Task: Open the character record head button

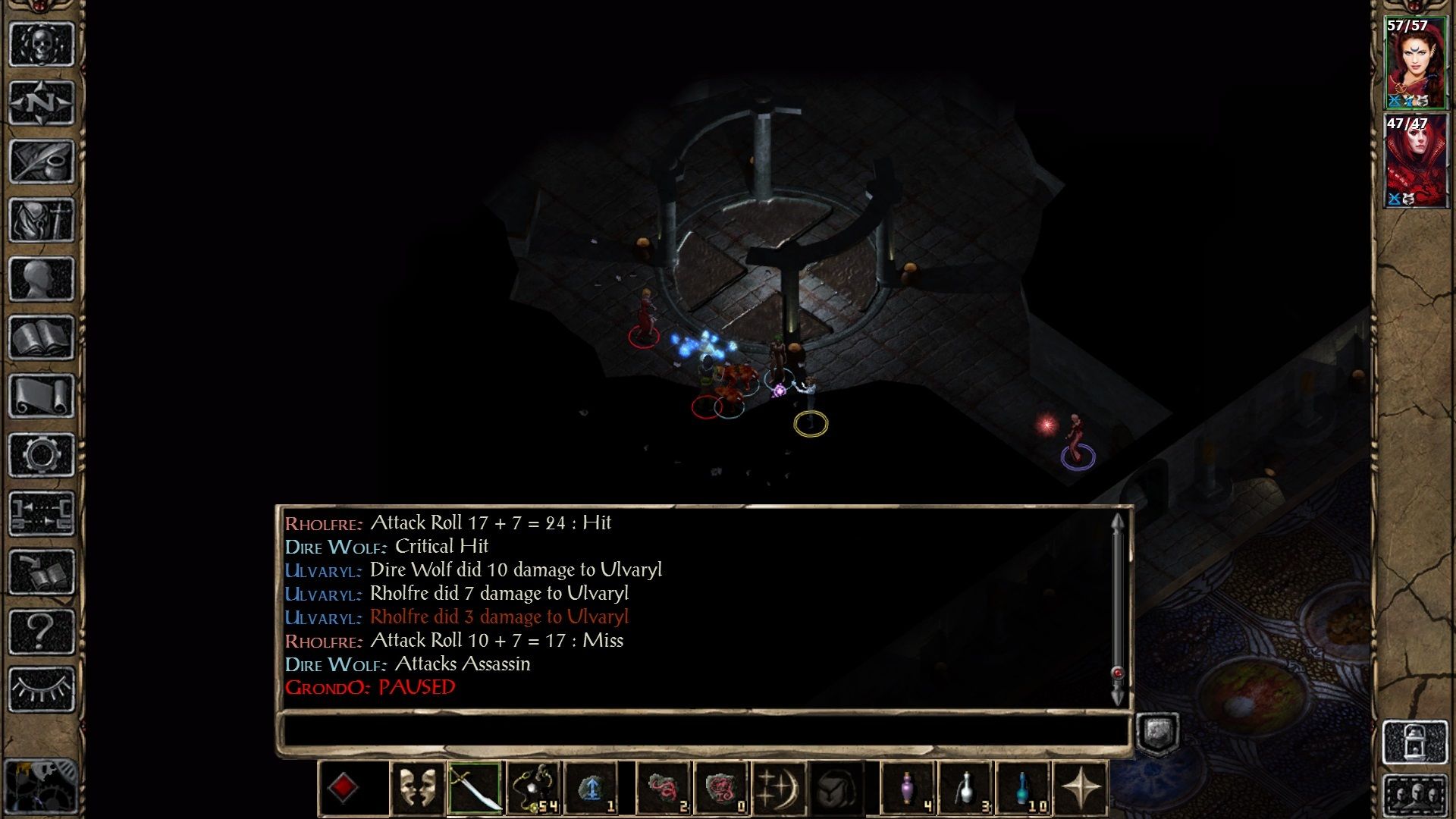Action: click(x=42, y=278)
